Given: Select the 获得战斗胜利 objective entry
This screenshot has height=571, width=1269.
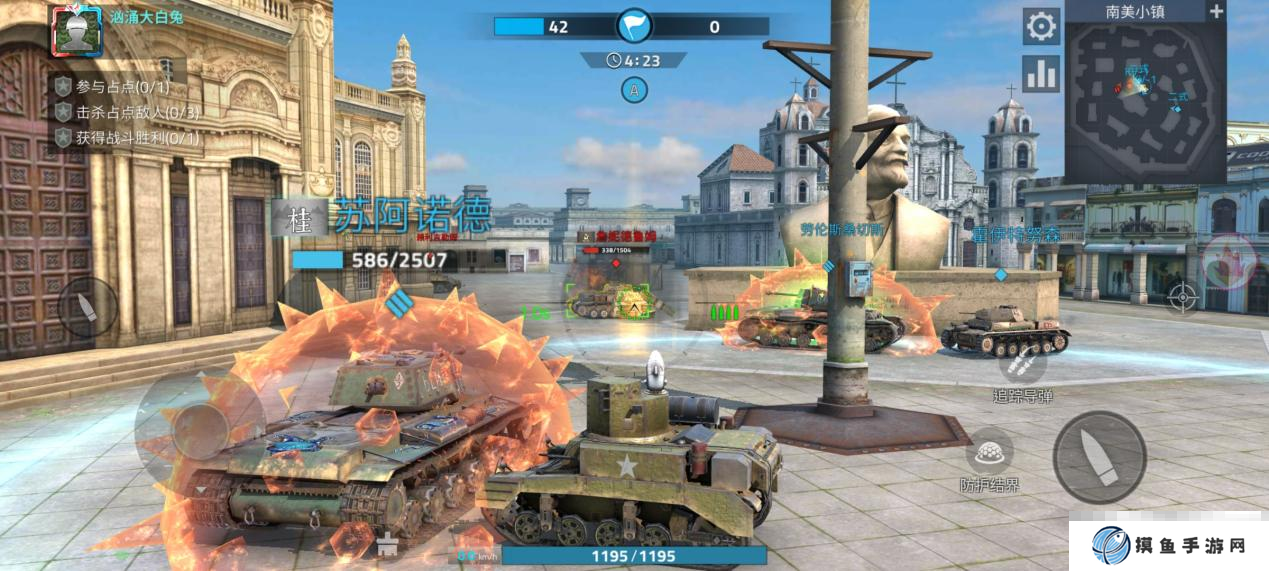Looking at the screenshot, I should coord(127,138).
